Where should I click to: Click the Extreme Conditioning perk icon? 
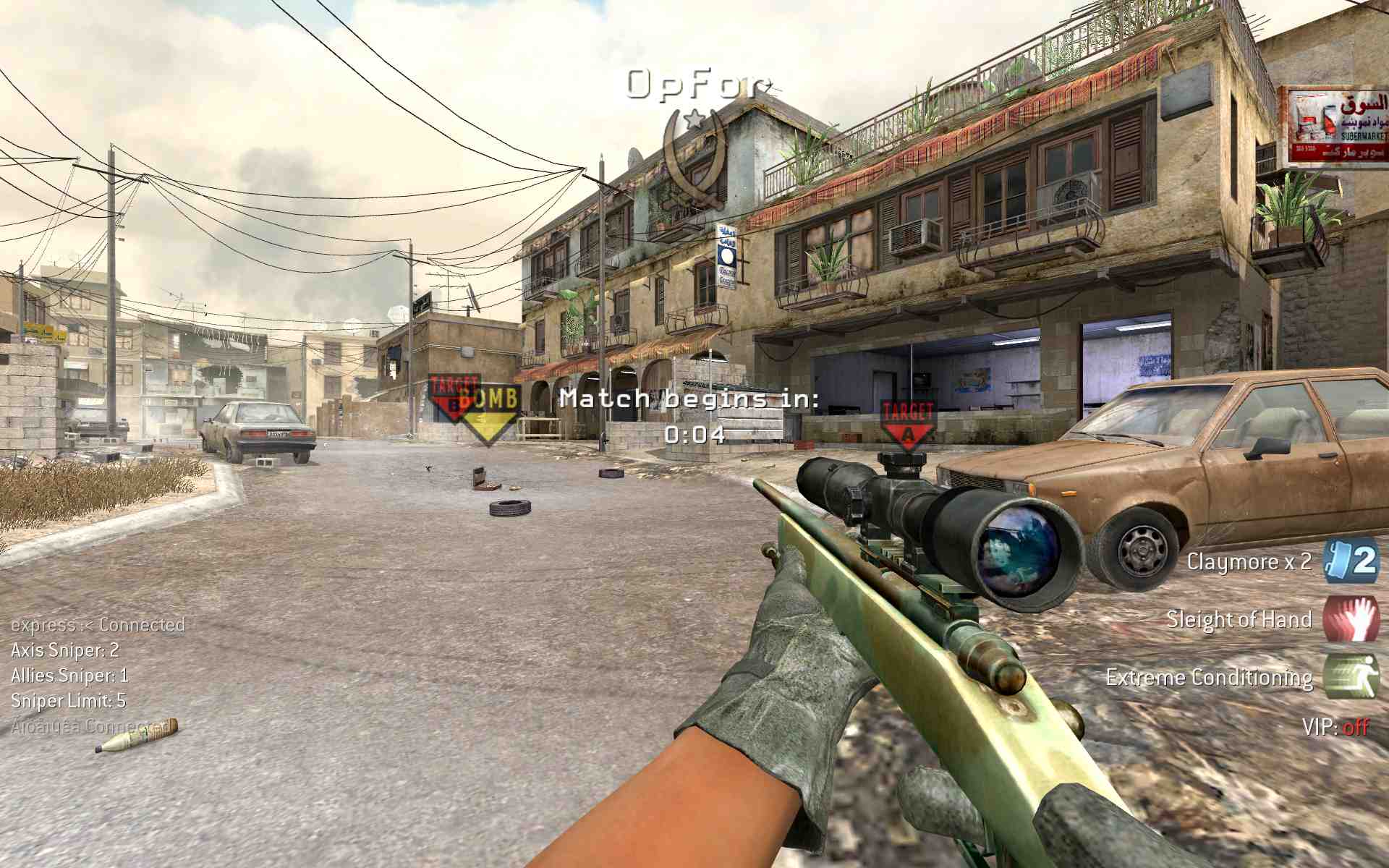coord(1351,676)
